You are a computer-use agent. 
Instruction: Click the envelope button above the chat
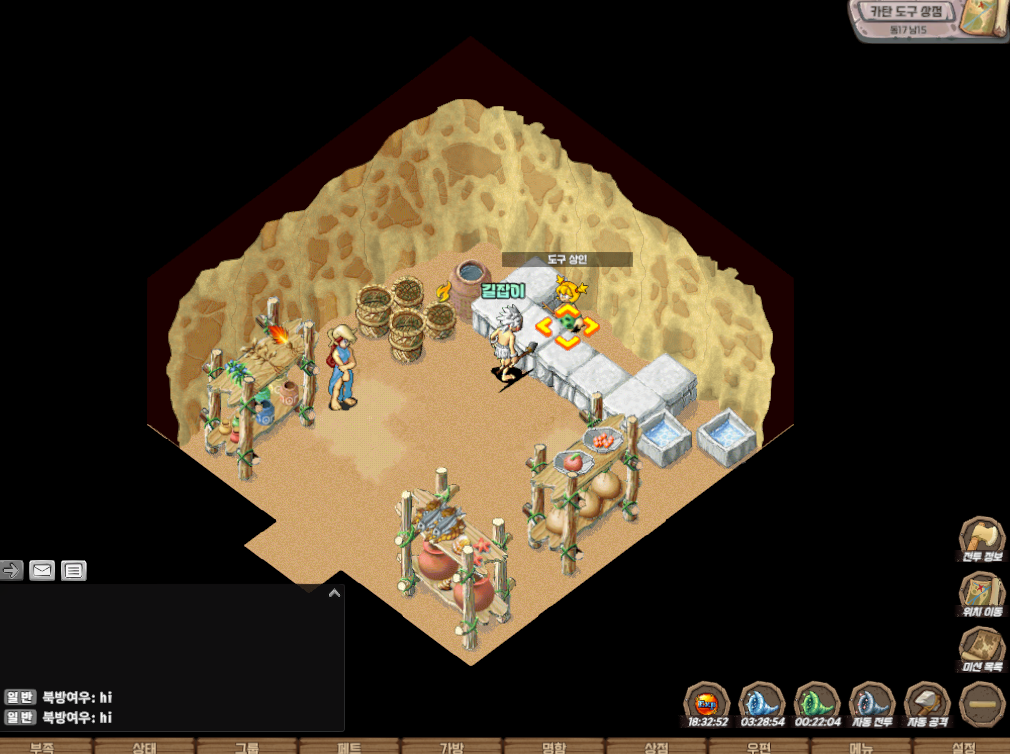[x=42, y=571]
